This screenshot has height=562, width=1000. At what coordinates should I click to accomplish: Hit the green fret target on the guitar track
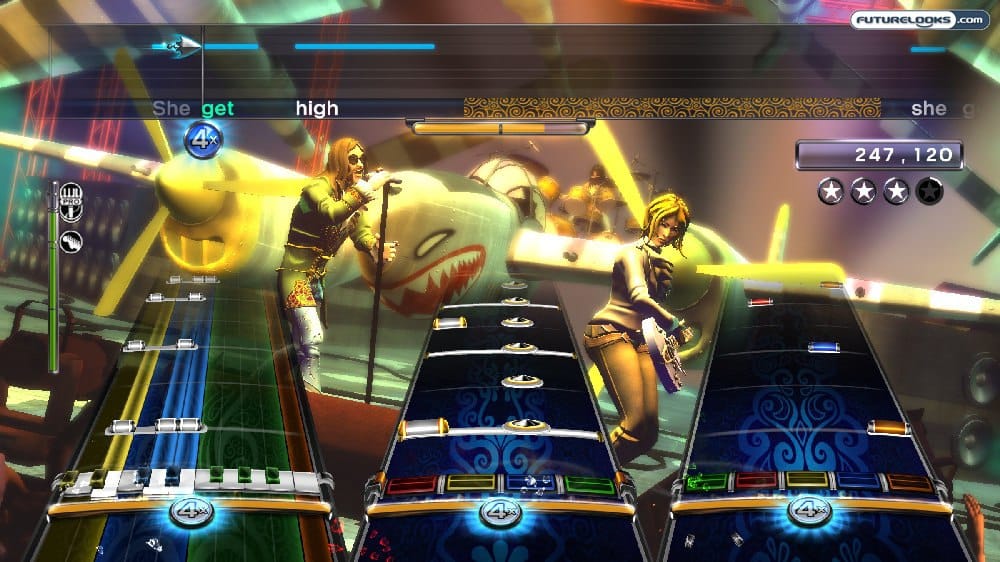706,481
